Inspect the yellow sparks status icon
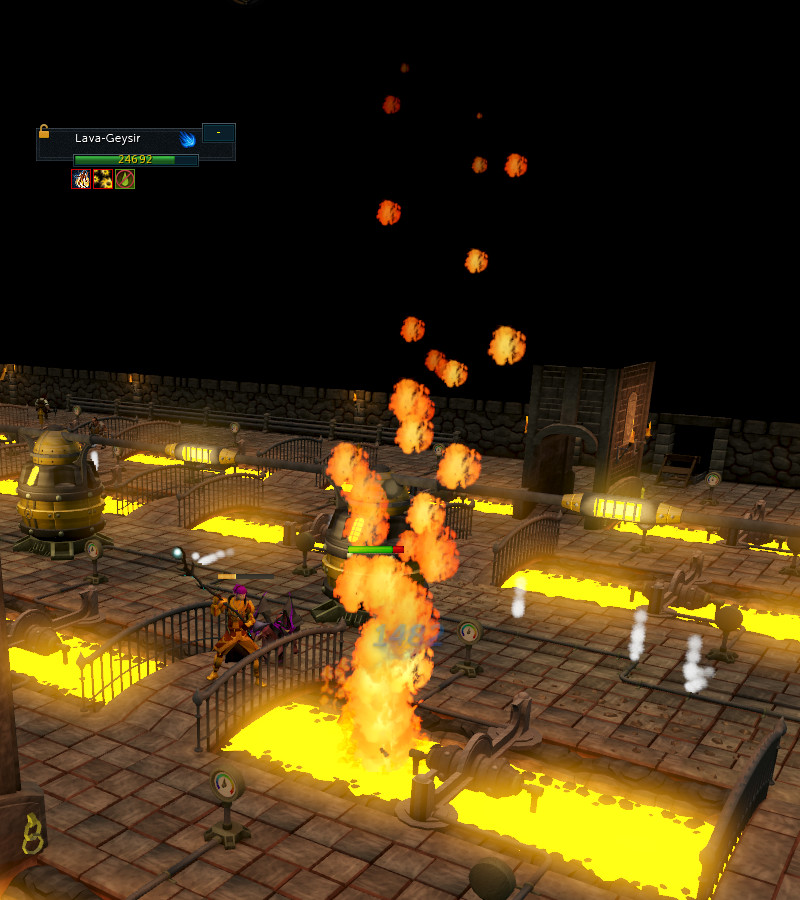 pyautogui.click(x=103, y=179)
